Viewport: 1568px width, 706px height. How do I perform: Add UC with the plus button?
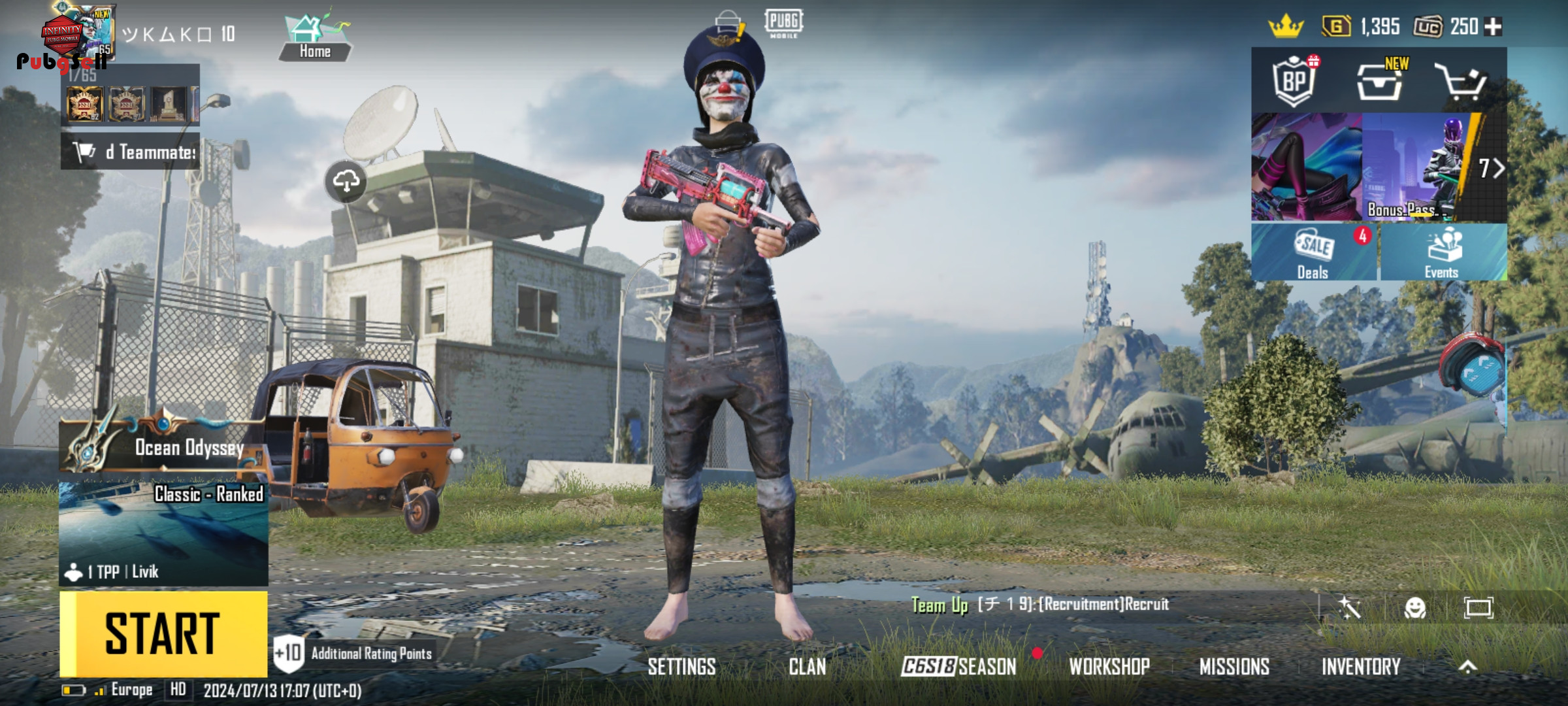coord(1494,27)
